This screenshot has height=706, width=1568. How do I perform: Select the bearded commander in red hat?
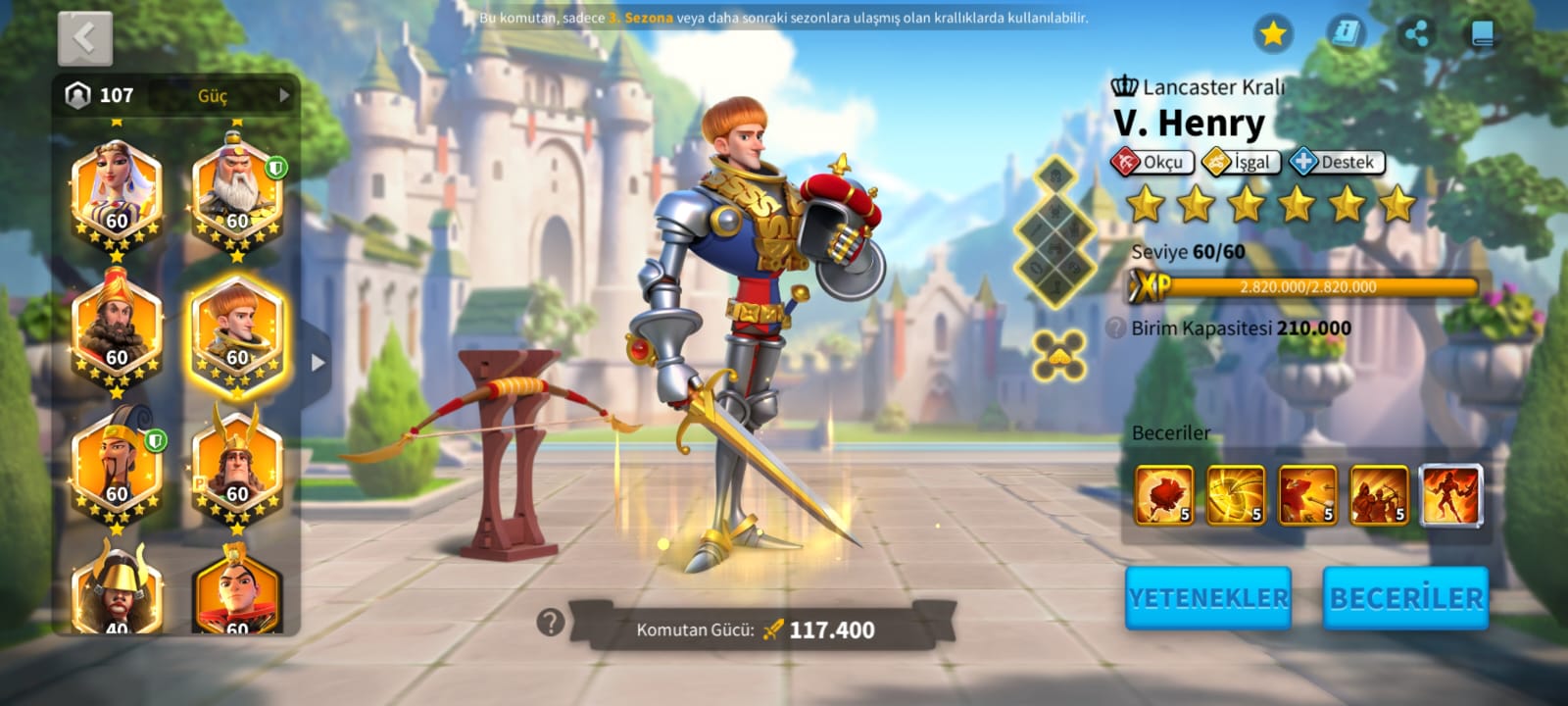coord(117,328)
